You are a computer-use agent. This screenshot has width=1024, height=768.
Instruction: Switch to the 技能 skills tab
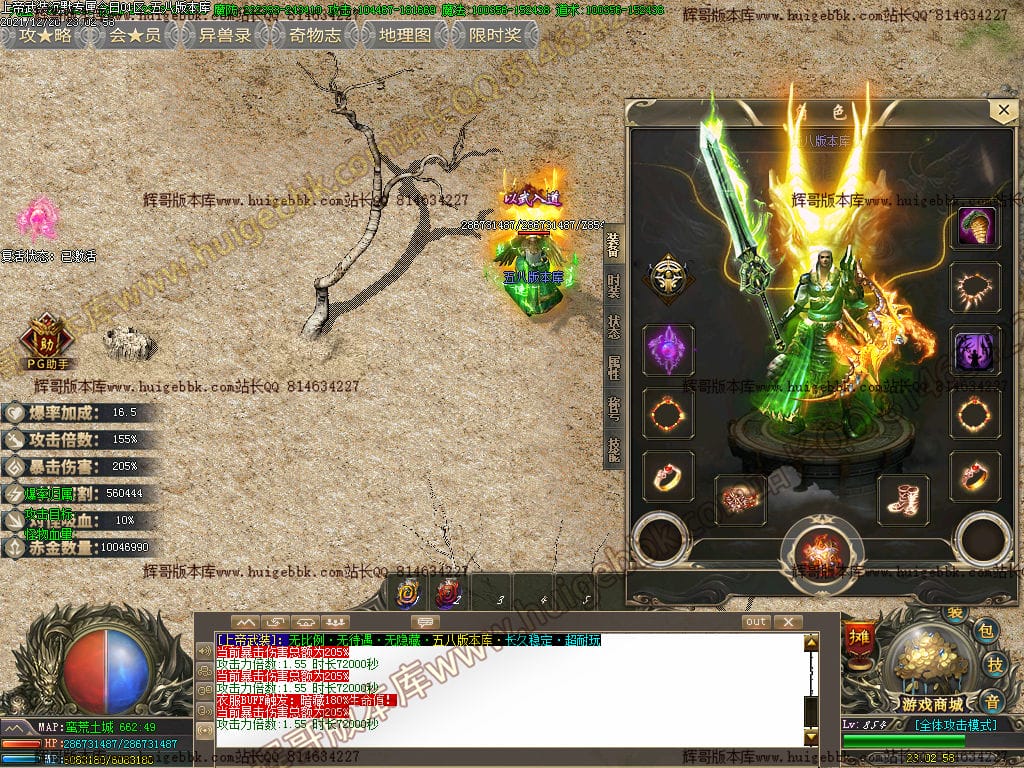tap(613, 450)
